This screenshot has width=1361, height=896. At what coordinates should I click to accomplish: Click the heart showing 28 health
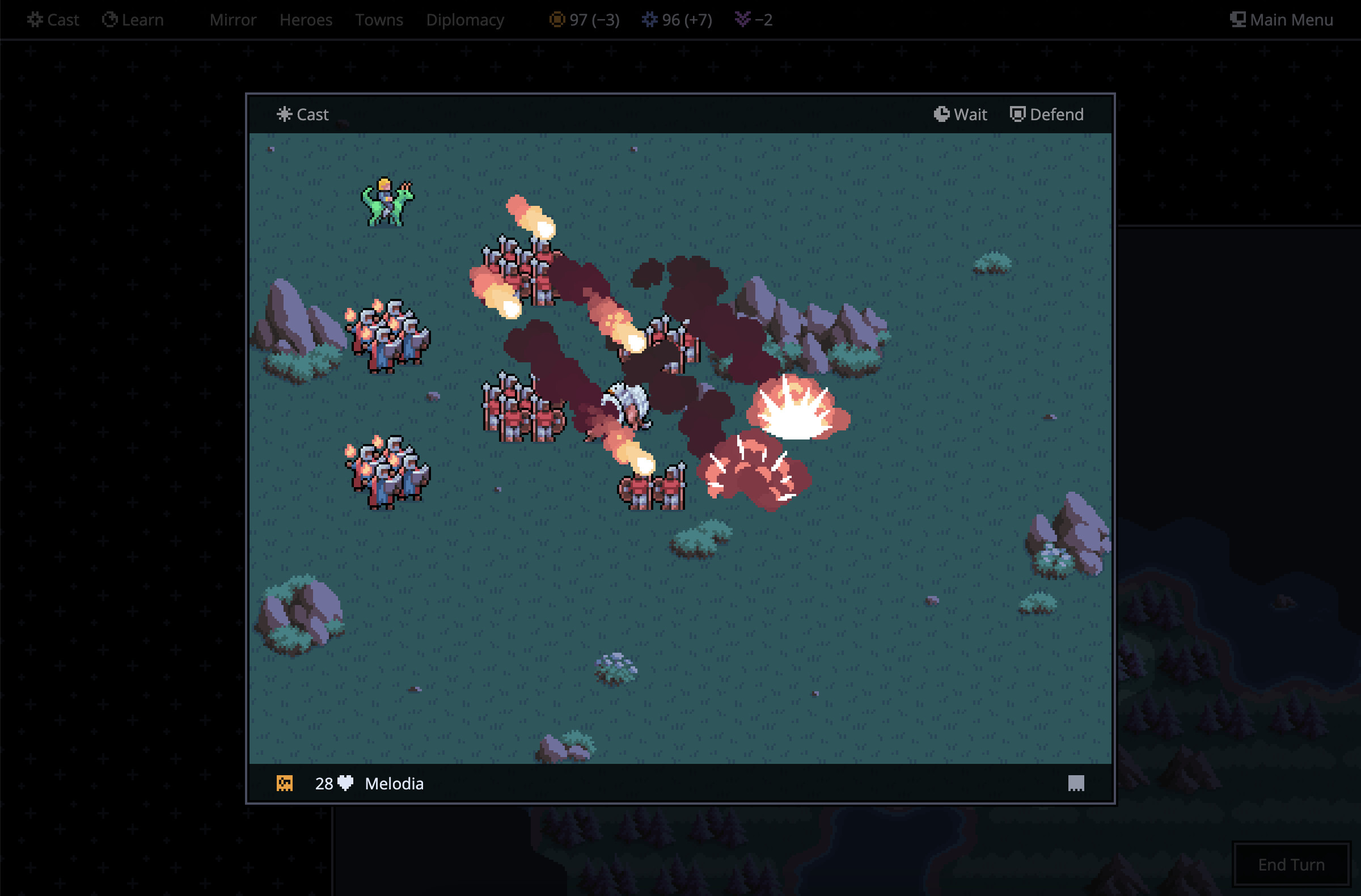click(346, 783)
